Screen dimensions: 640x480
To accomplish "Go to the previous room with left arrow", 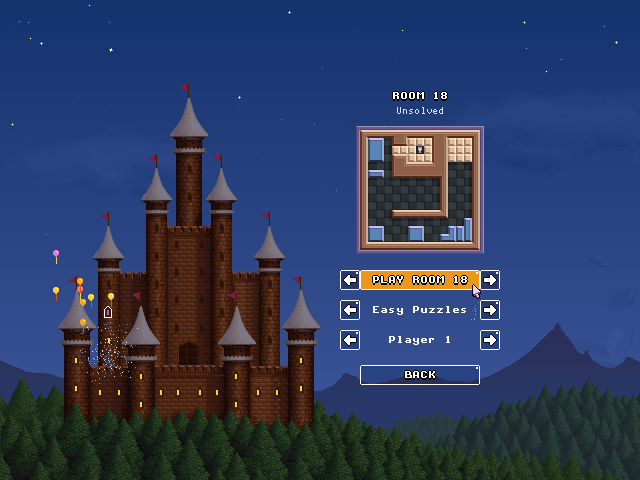I will pos(350,280).
